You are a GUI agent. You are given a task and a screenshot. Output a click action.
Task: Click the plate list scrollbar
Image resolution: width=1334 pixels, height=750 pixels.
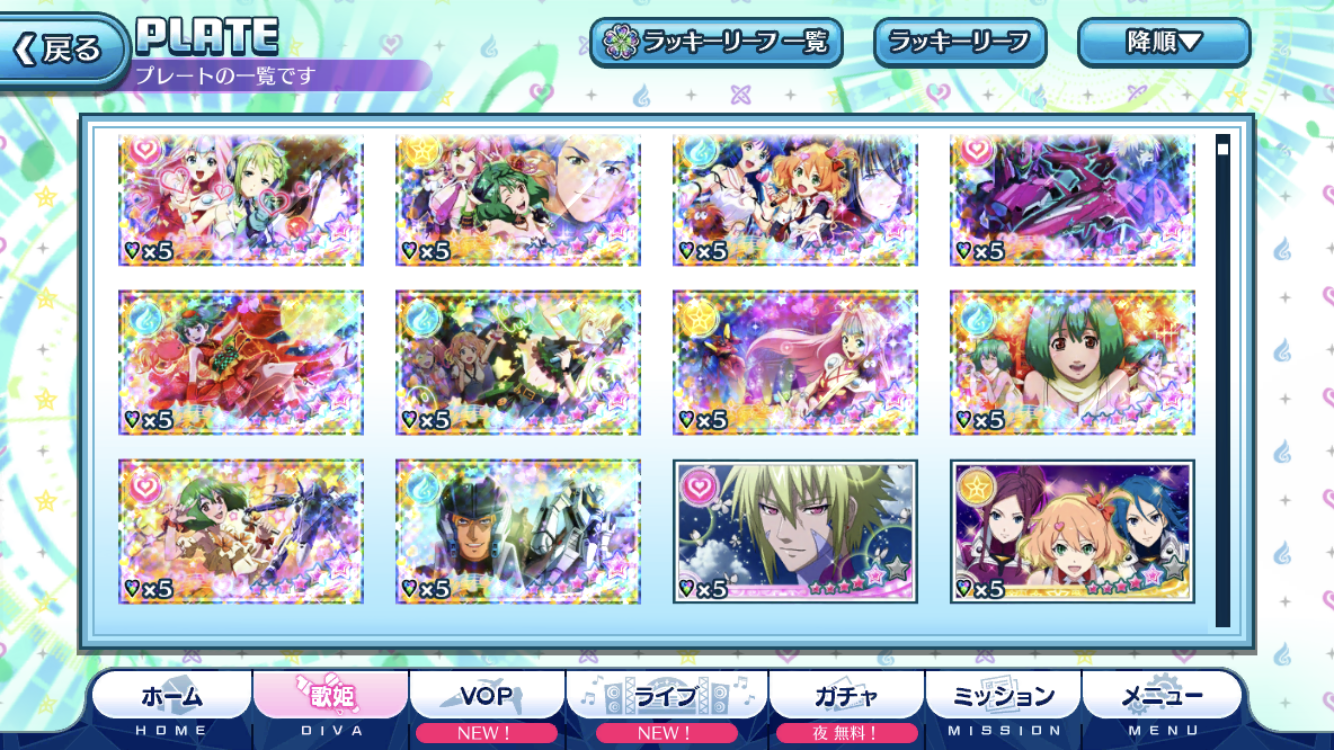(1222, 380)
